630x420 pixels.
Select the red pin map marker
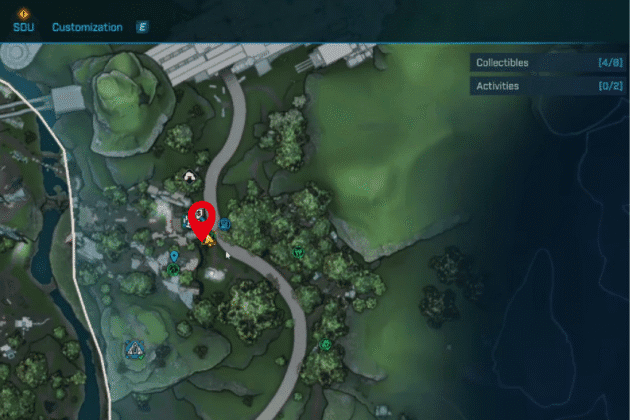[203, 216]
